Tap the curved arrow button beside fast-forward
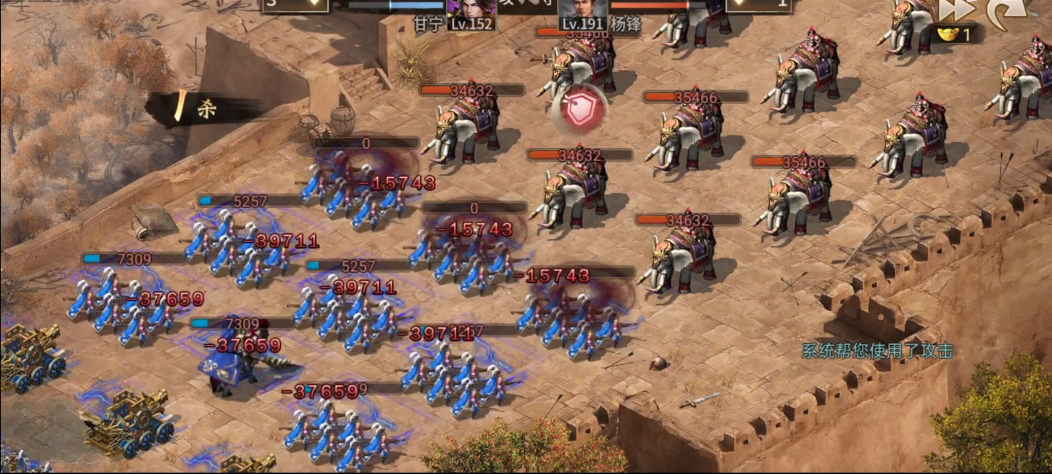The height and width of the screenshot is (474, 1052). click(1002, 12)
